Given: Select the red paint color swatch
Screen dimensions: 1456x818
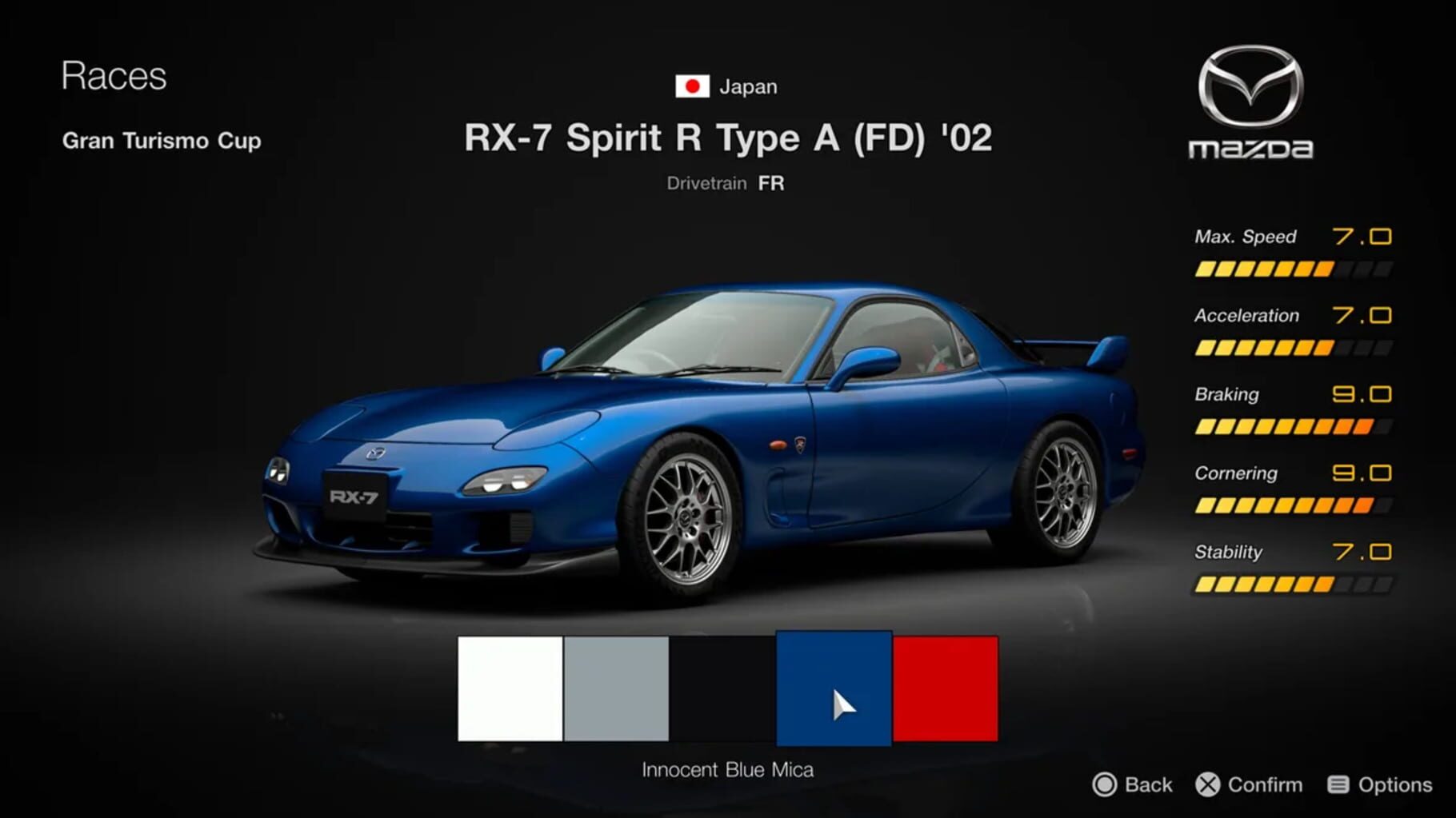Looking at the screenshot, I should click(945, 691).
